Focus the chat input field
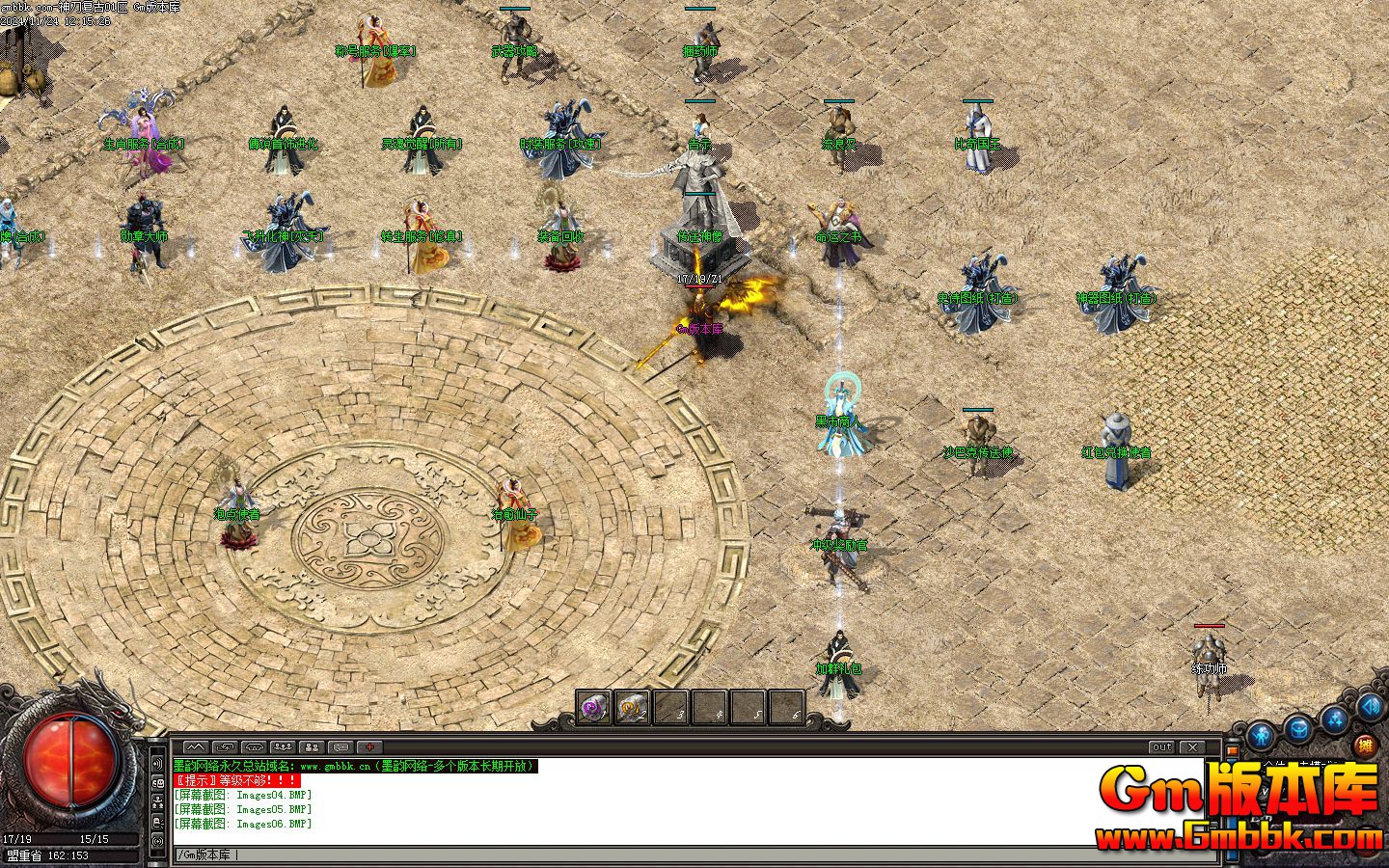 pyautogui.click(x=675, y=854)
